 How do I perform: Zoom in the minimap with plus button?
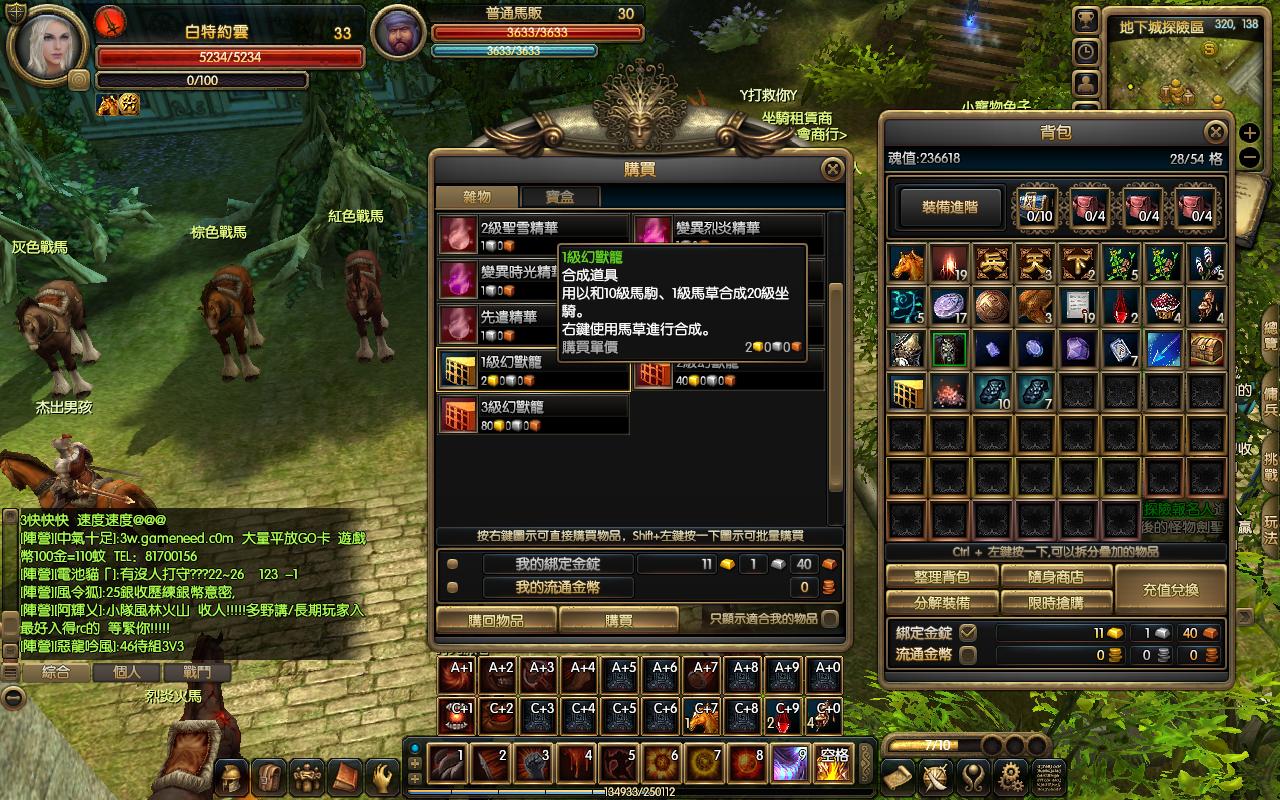pos(1249,133)
